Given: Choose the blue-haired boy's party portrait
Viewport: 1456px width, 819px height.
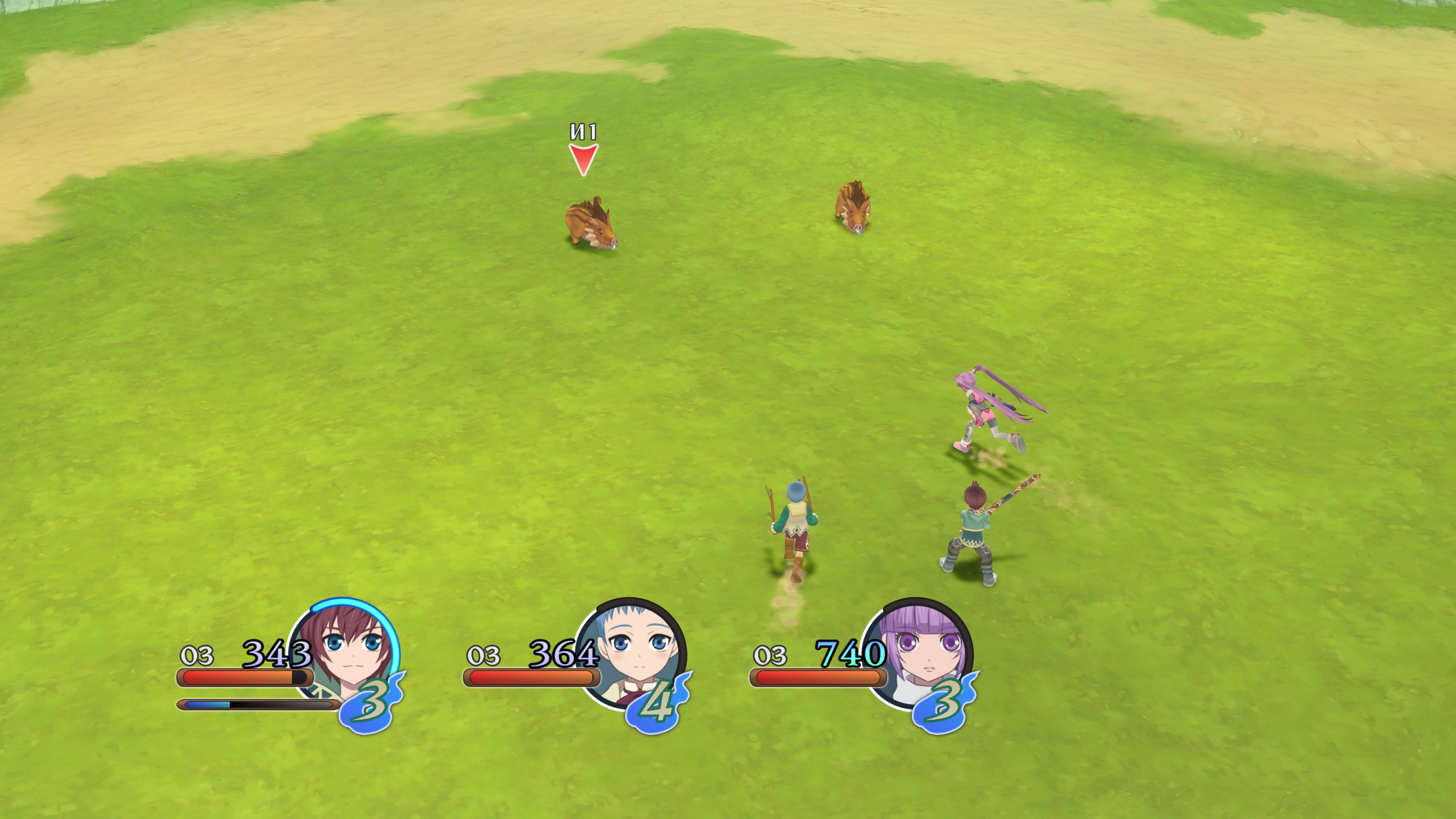Looking at the screenshot, I should [633, 650].
